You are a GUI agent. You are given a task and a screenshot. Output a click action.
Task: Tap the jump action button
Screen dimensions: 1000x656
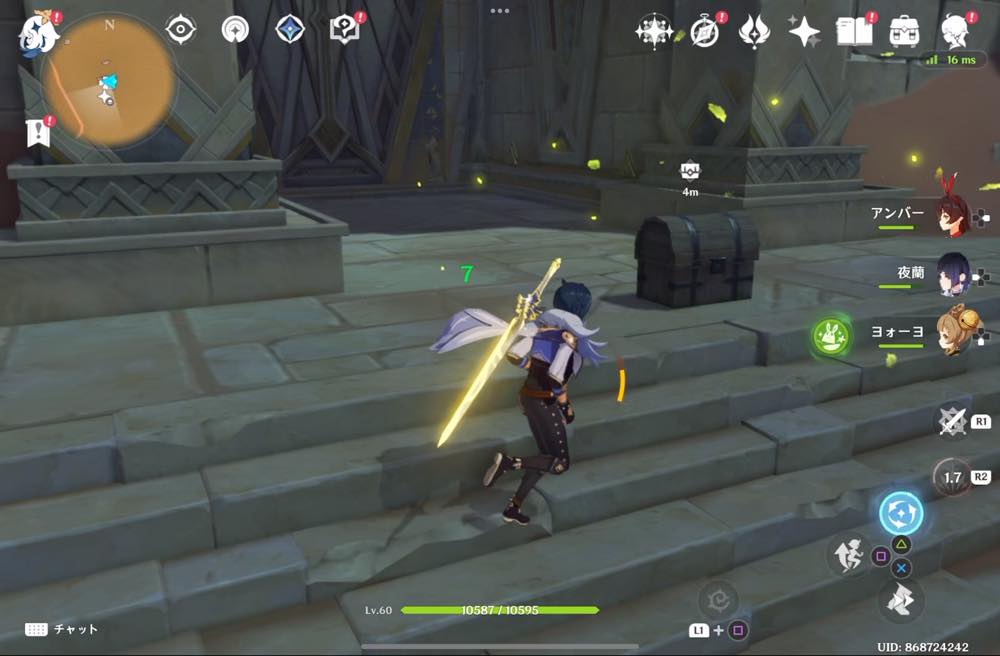898,601
